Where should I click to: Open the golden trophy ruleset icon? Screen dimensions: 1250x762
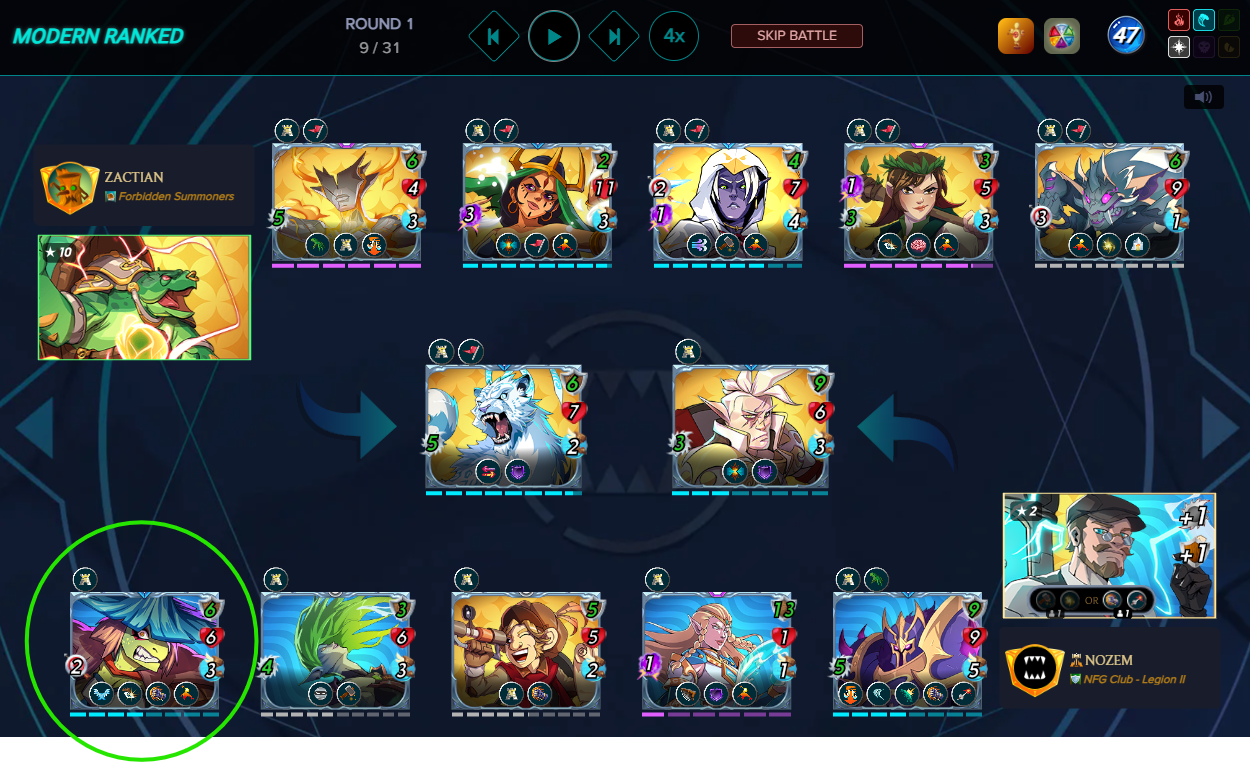(x=1015, y=37)
